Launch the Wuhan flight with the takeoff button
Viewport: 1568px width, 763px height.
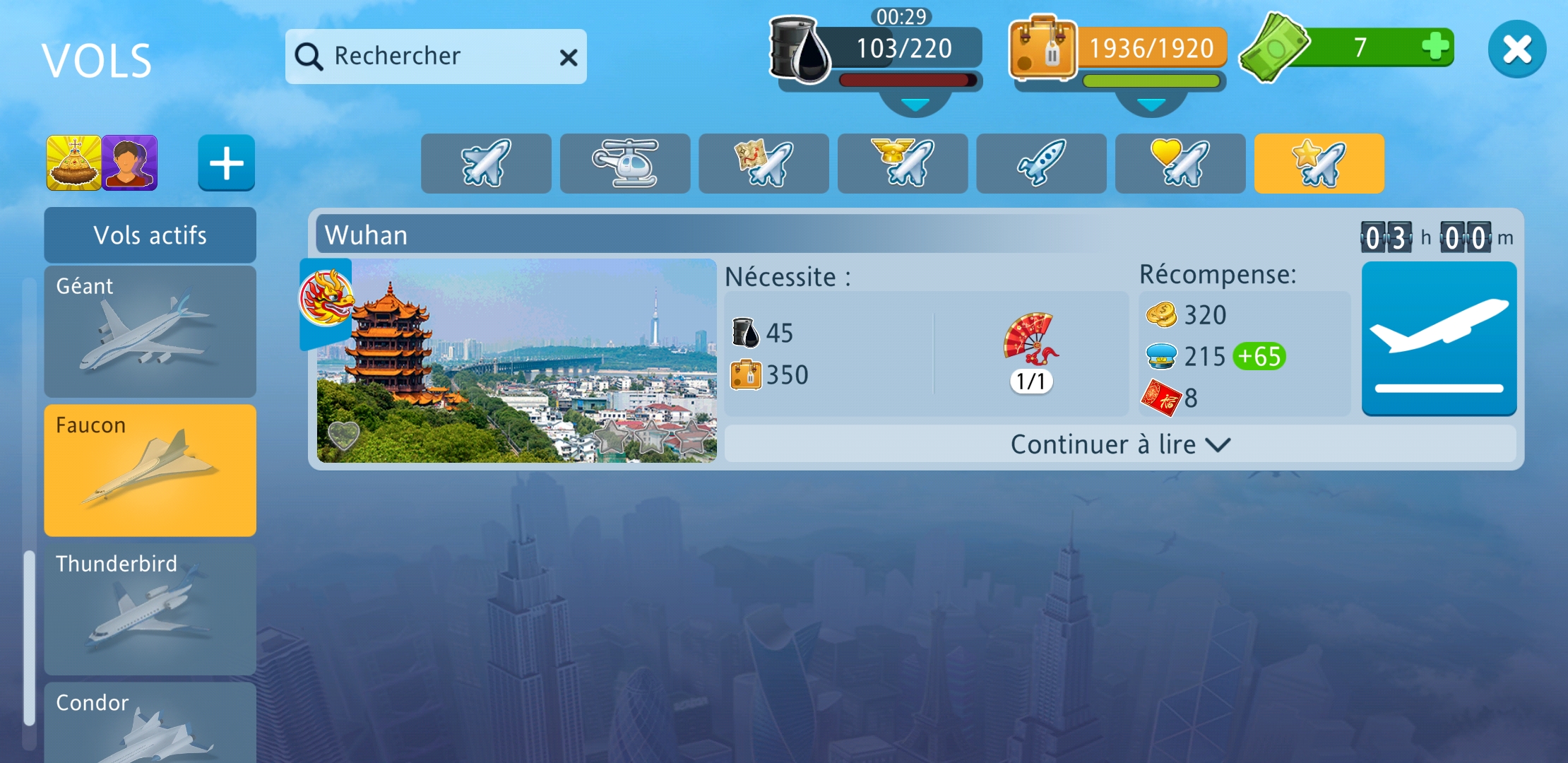(1439, 338)
